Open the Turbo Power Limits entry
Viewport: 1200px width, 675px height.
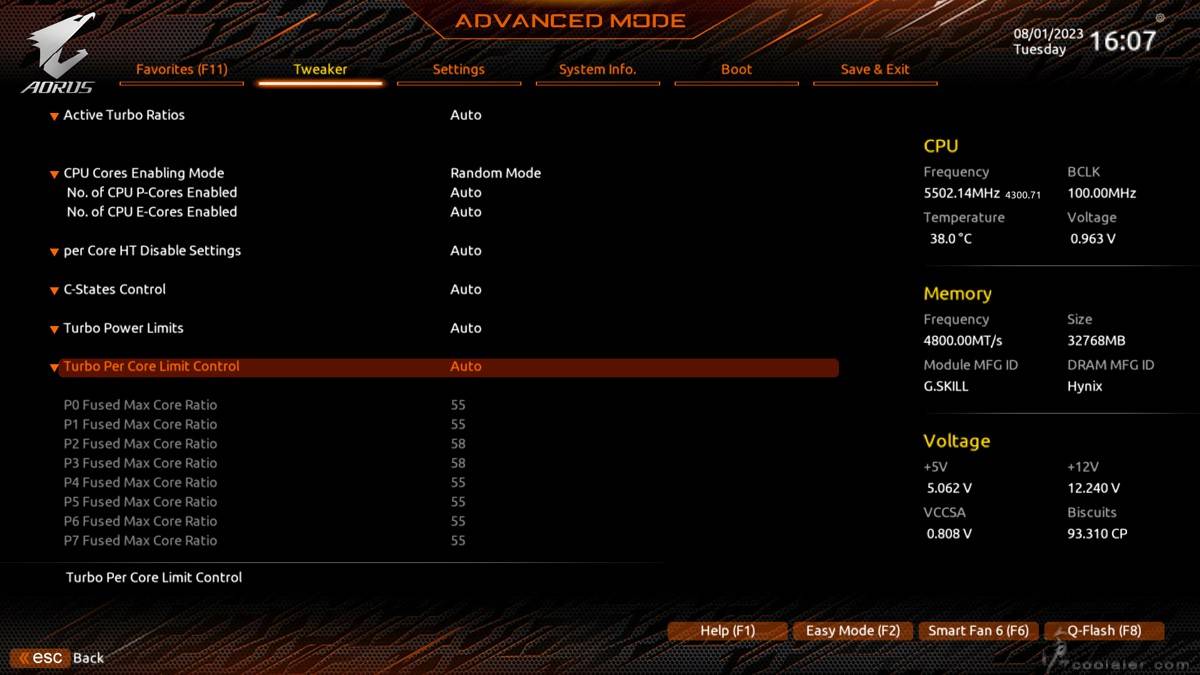(123, 328)
